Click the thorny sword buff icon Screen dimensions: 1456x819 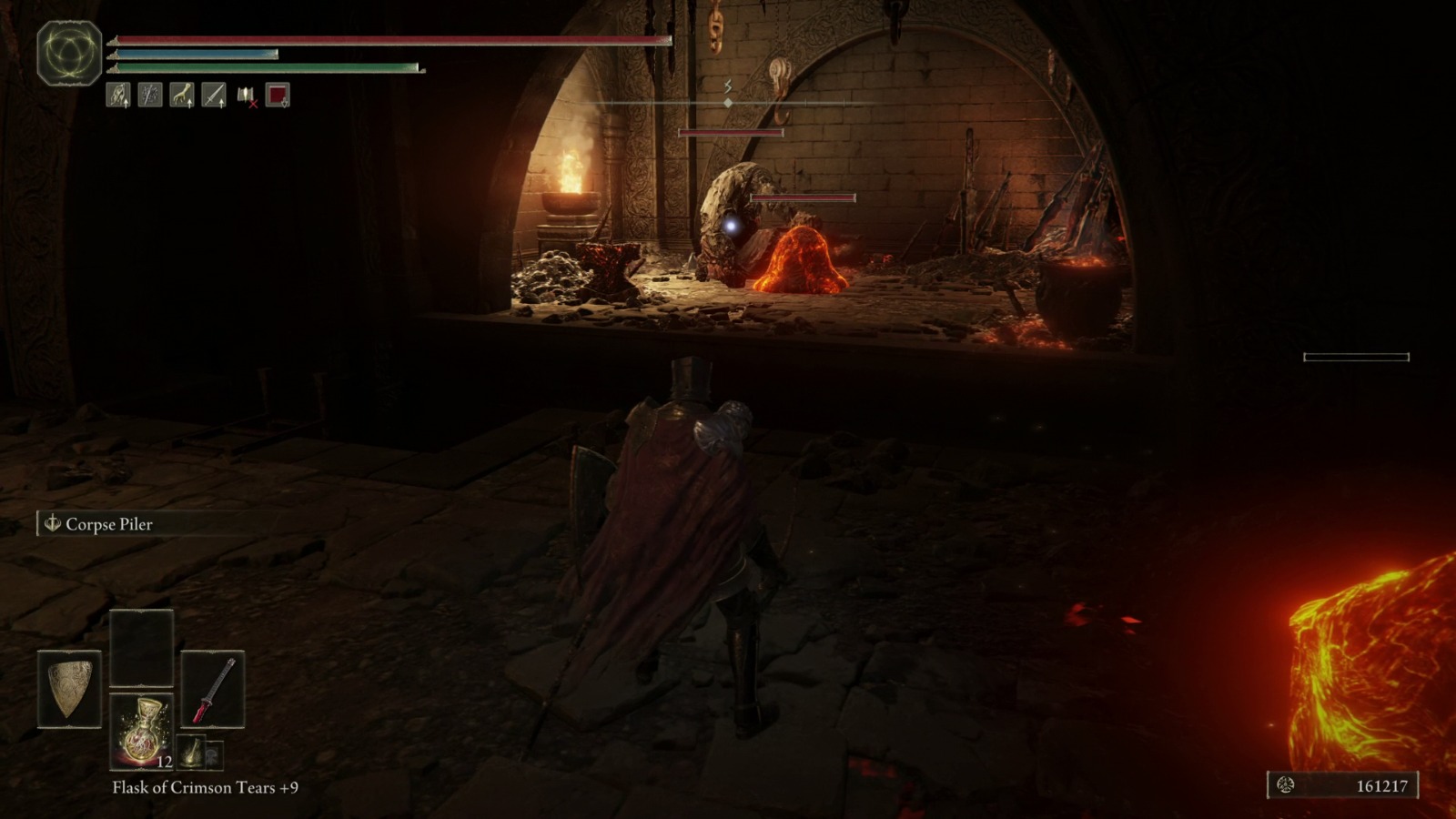click(x=147, y=96)
